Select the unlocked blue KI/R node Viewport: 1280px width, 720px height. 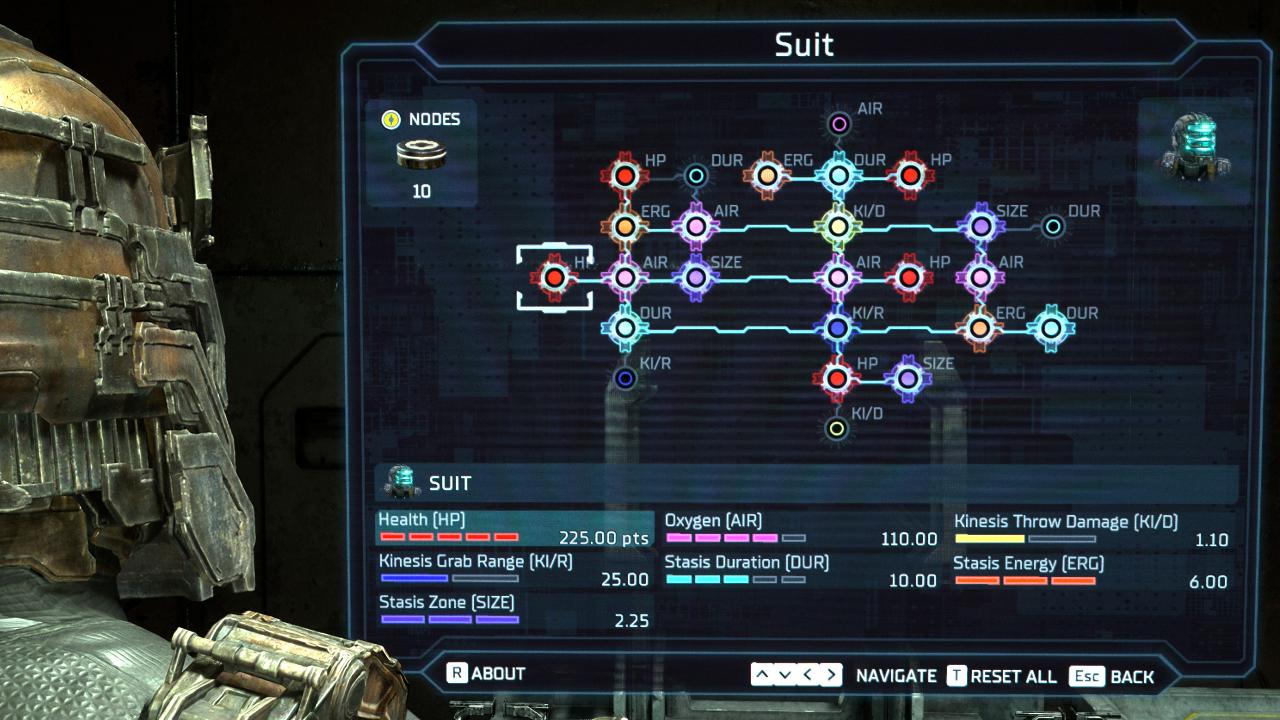[x=838, y=327]
